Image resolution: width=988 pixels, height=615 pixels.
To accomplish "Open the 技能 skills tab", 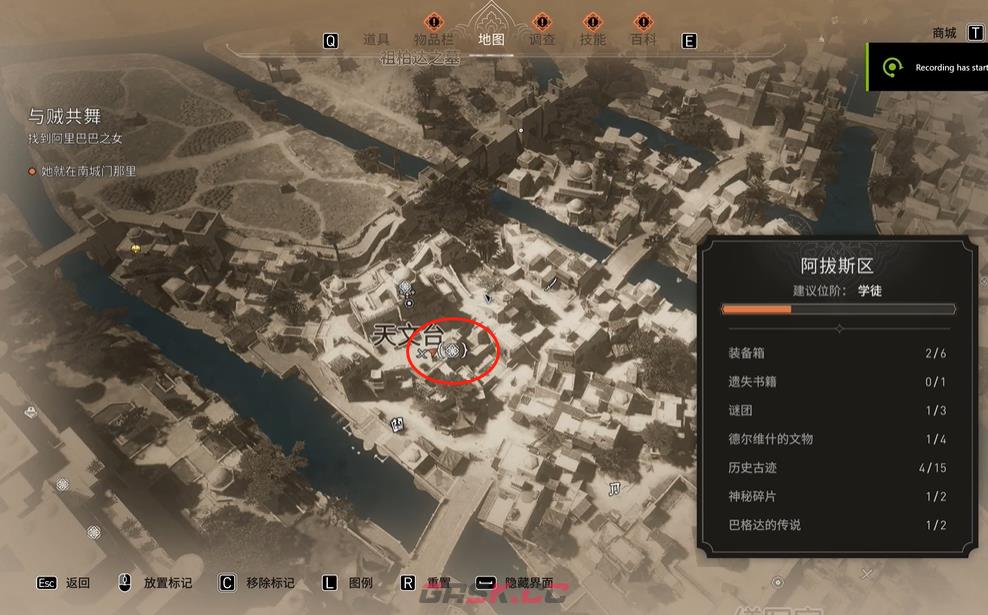I will [593, 40].
